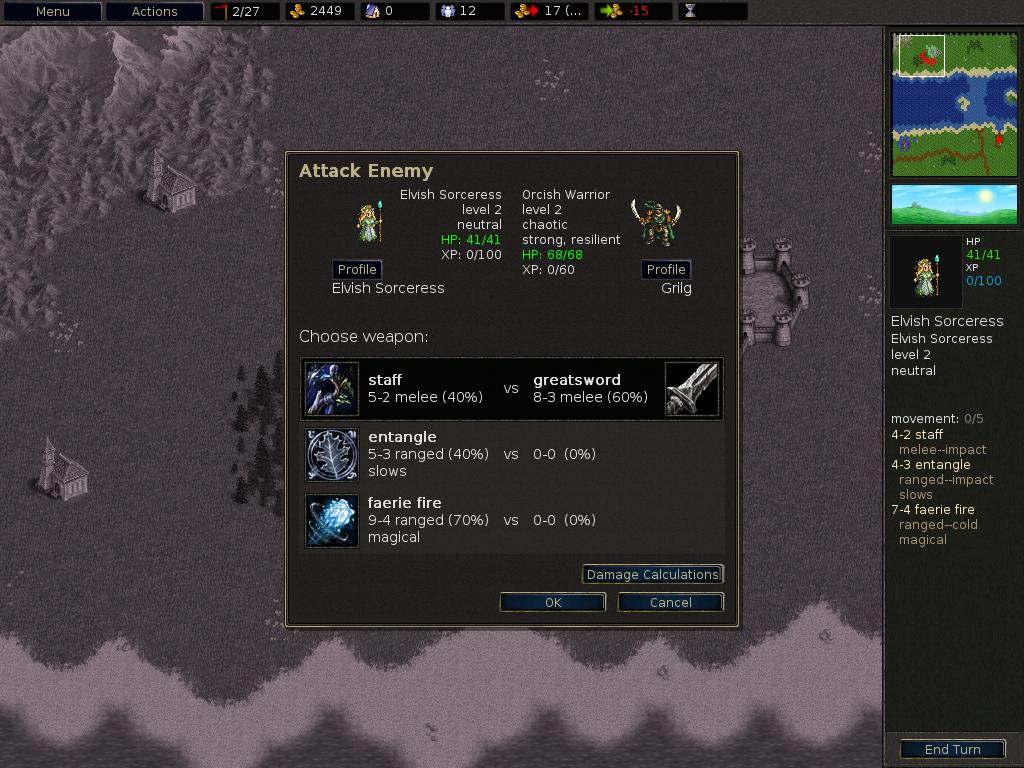This screenshot has height=768, width=1024.
Task: View the Elvish Sorceress profile
Action: coord(357,269)
